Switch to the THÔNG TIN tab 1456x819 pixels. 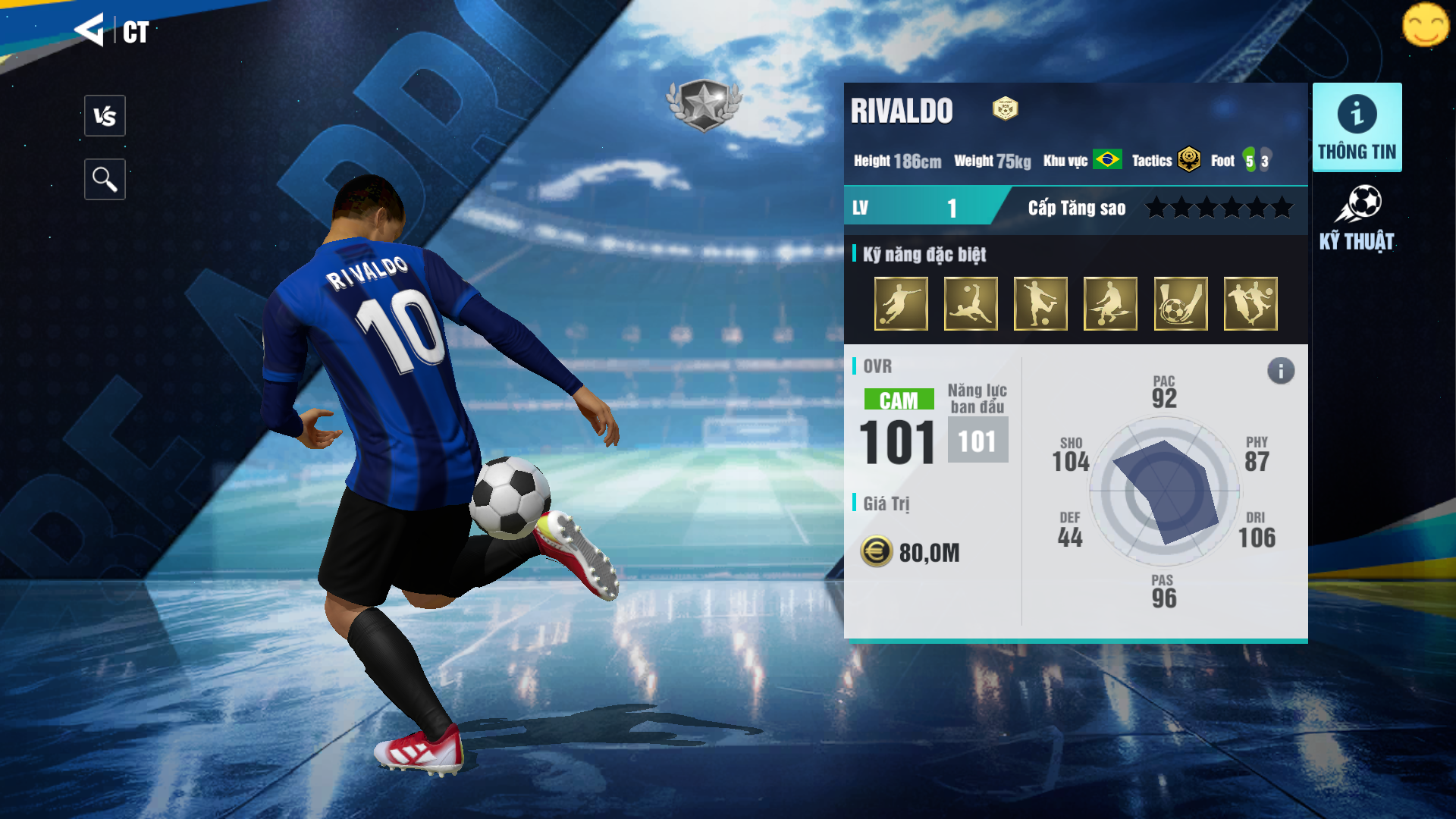(1357, 127)
